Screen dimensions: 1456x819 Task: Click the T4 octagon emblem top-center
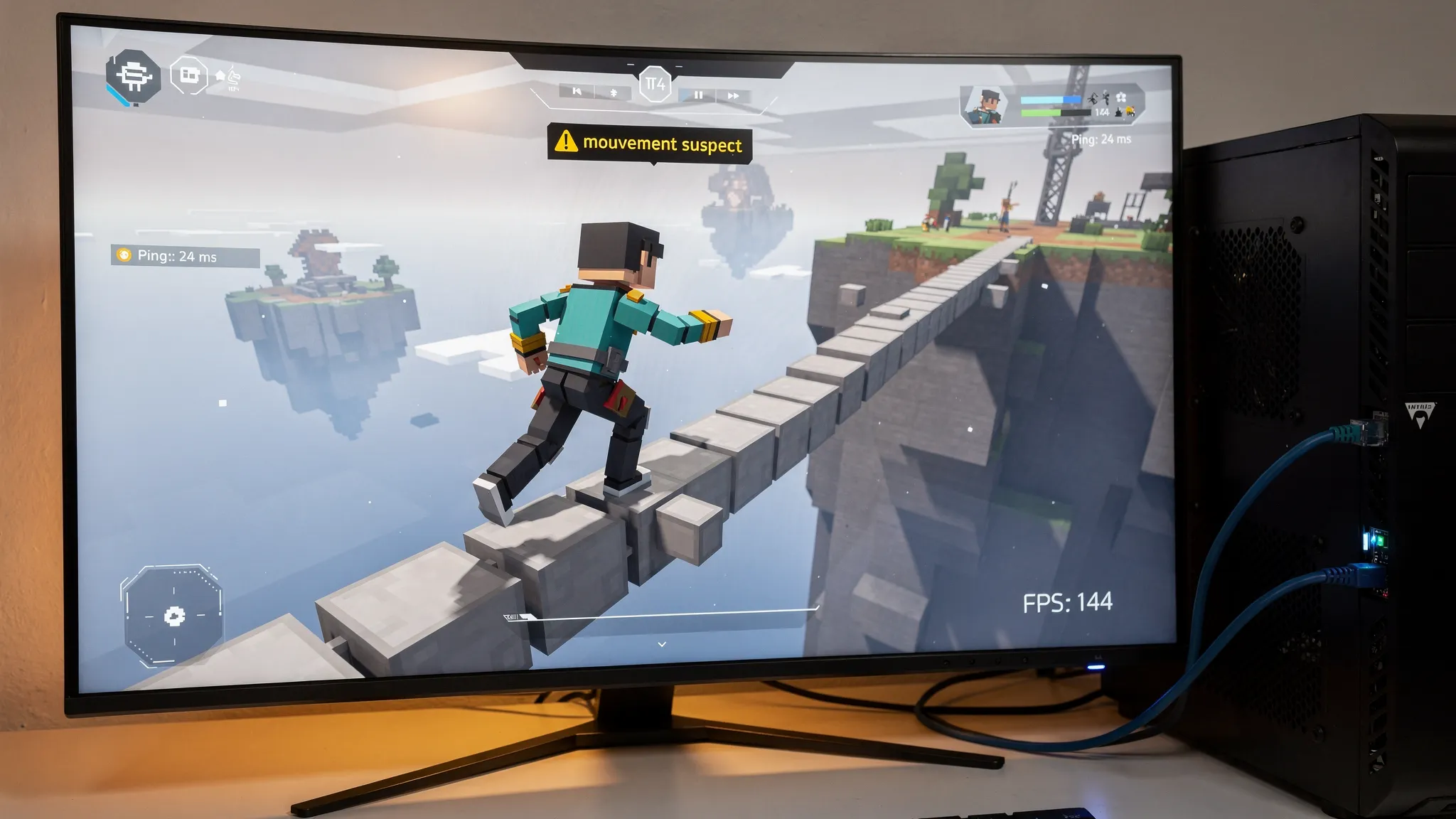655,85
